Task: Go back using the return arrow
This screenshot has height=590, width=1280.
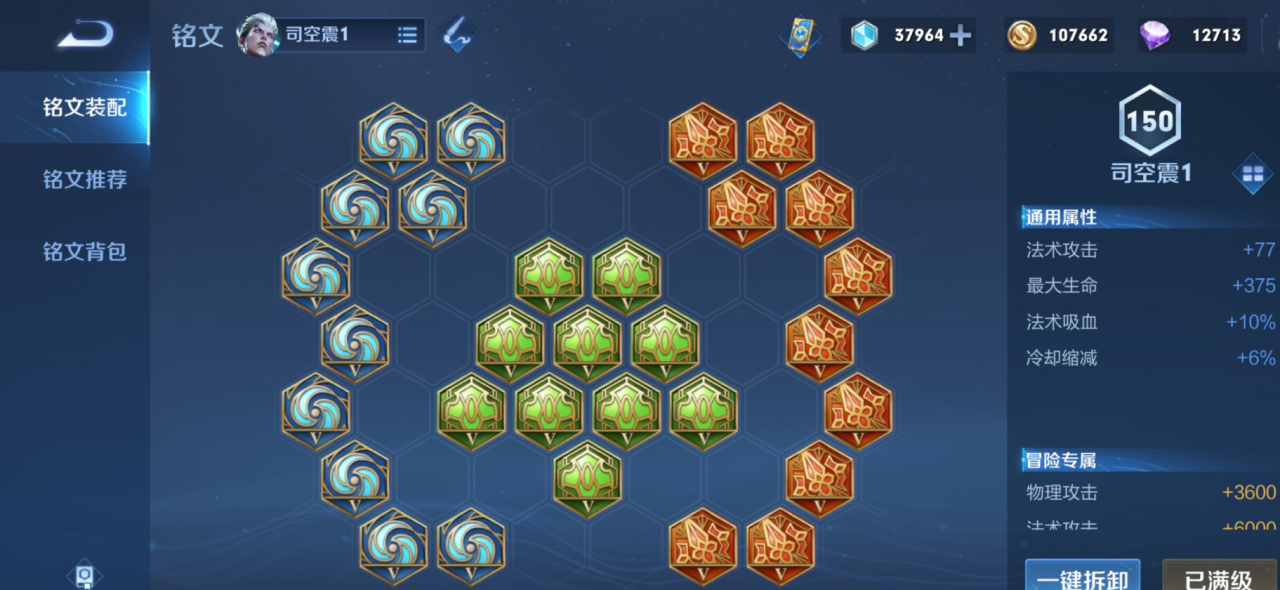Action: (84, 35)
